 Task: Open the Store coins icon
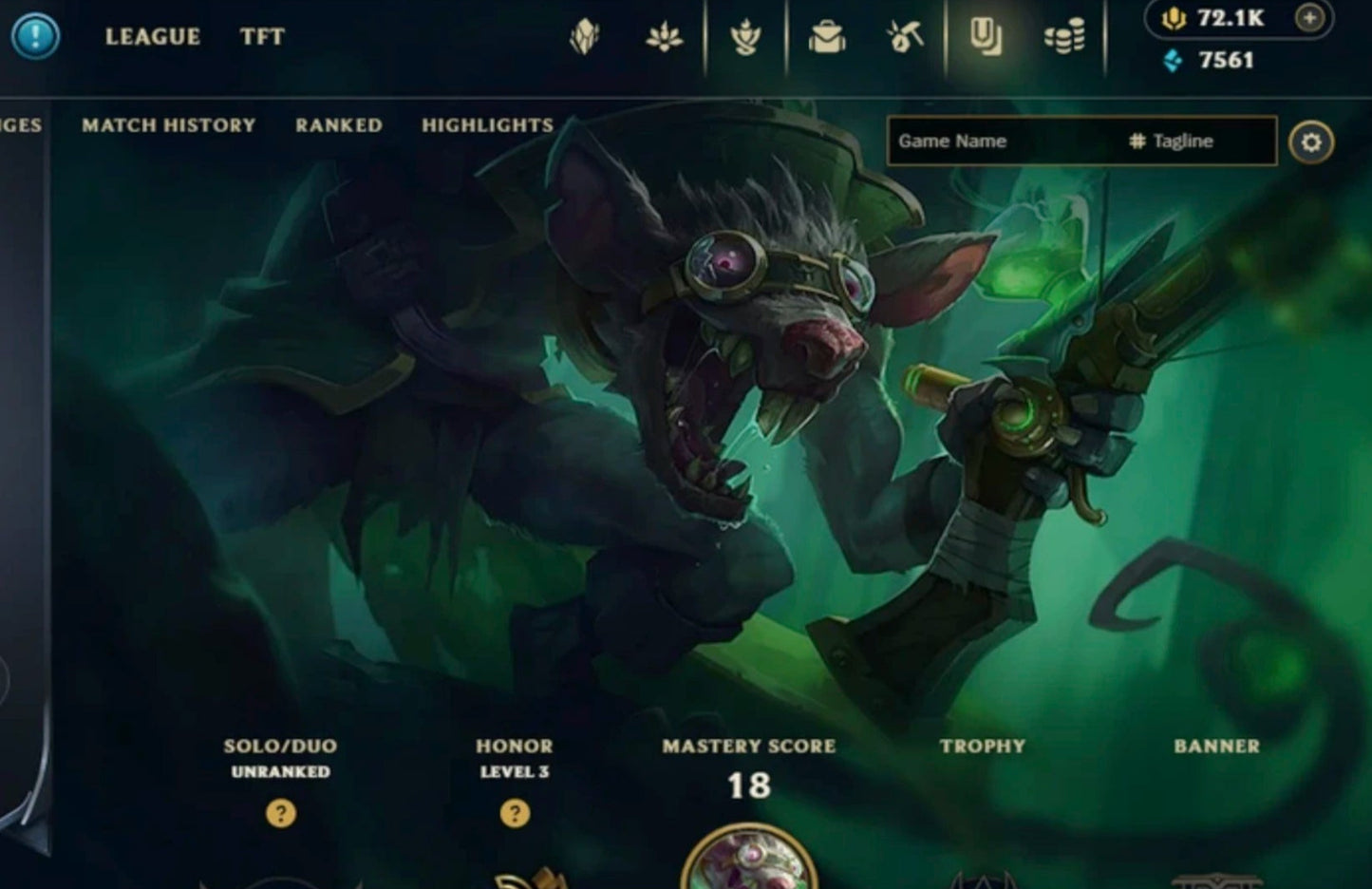click(1065, 38)
